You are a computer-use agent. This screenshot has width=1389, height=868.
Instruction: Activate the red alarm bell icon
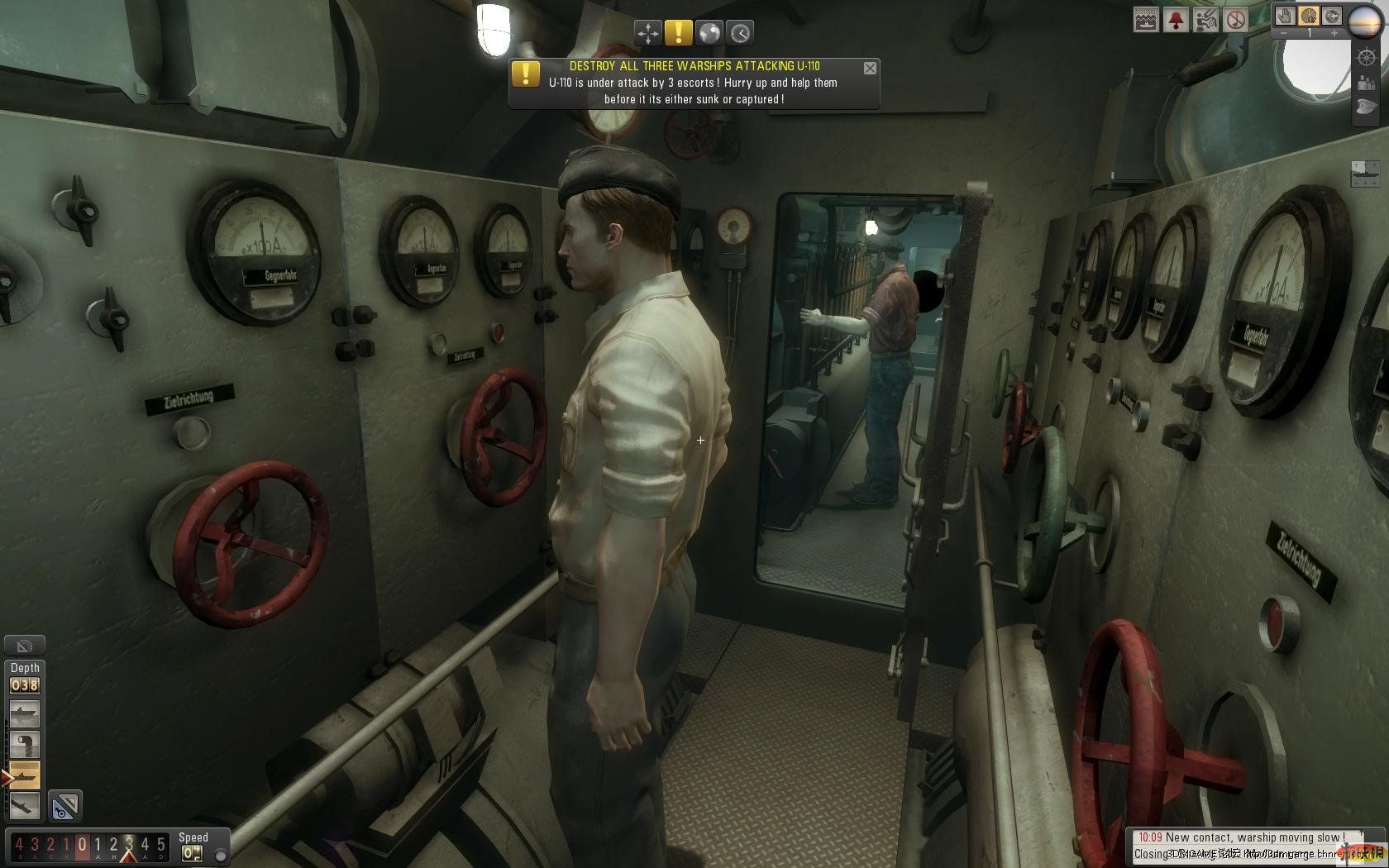(x=1176, y=20)
